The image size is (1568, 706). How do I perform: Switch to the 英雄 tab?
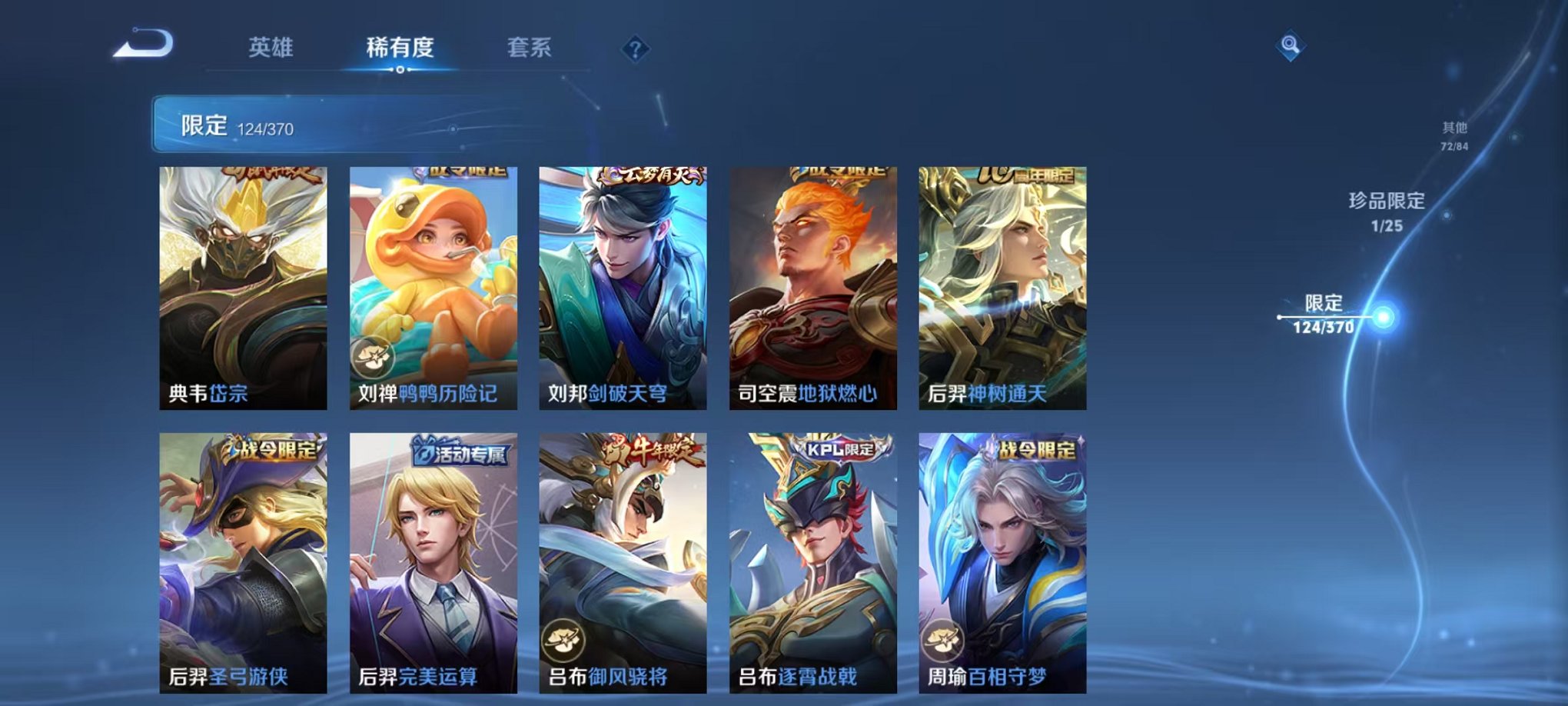pos(271,46)
